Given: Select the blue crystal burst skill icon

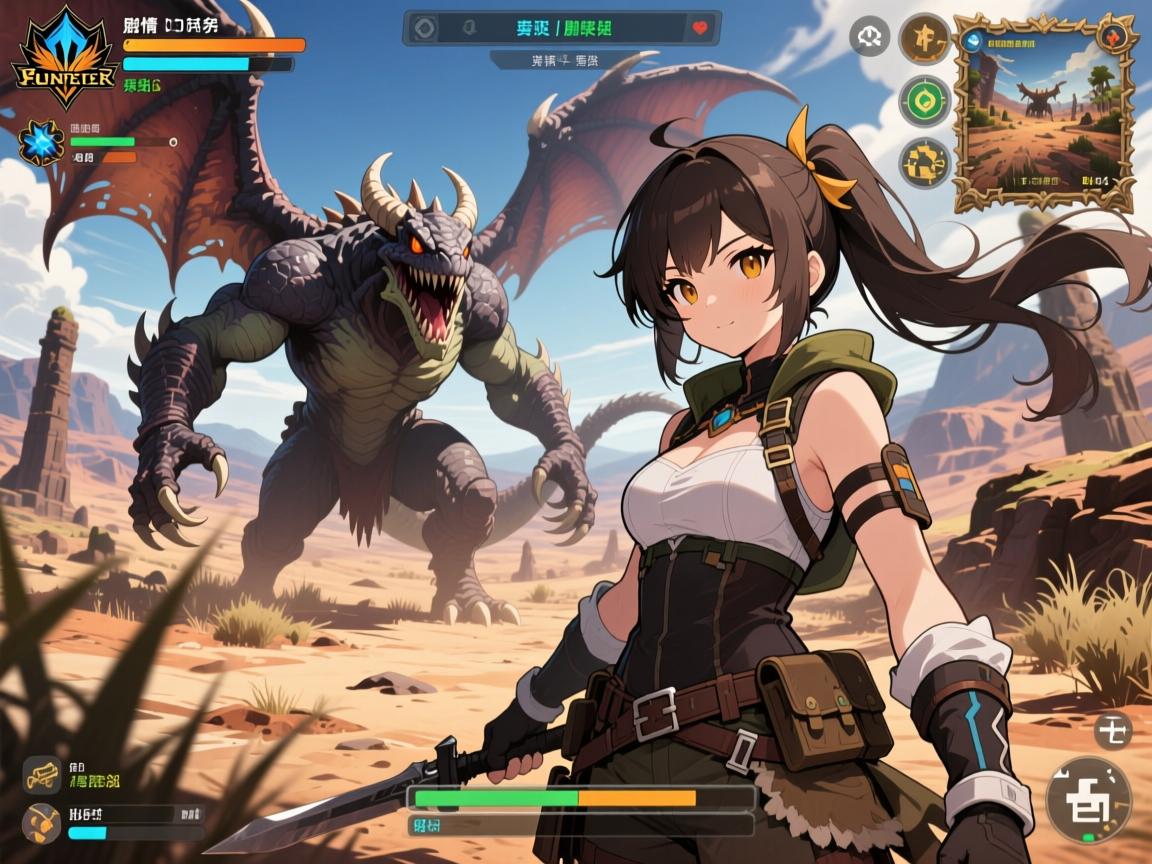Looking at the screenshot, I should (x=42, y=142).
